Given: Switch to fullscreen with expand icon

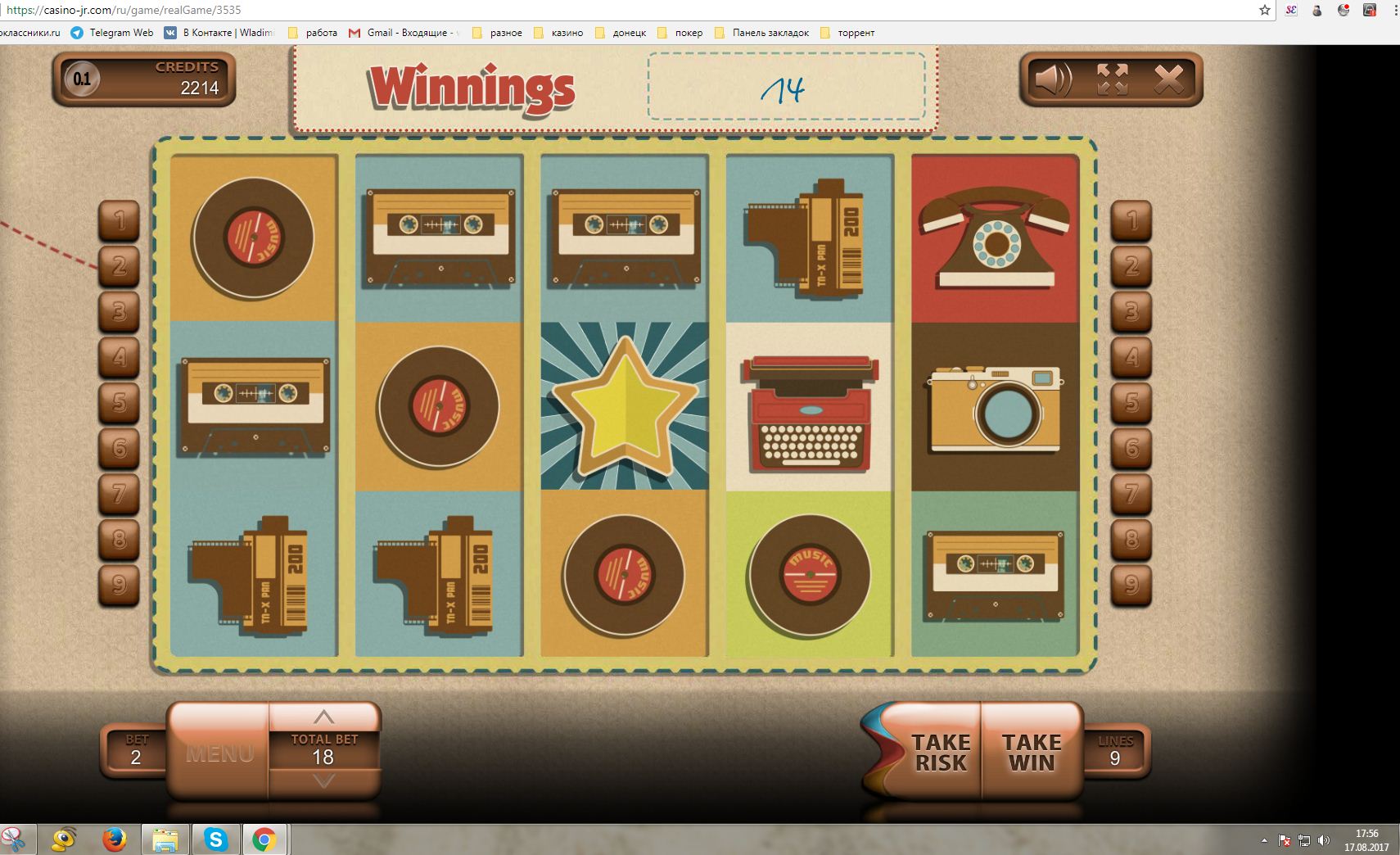Looking at the screenshot, I should click(1112, 79).
